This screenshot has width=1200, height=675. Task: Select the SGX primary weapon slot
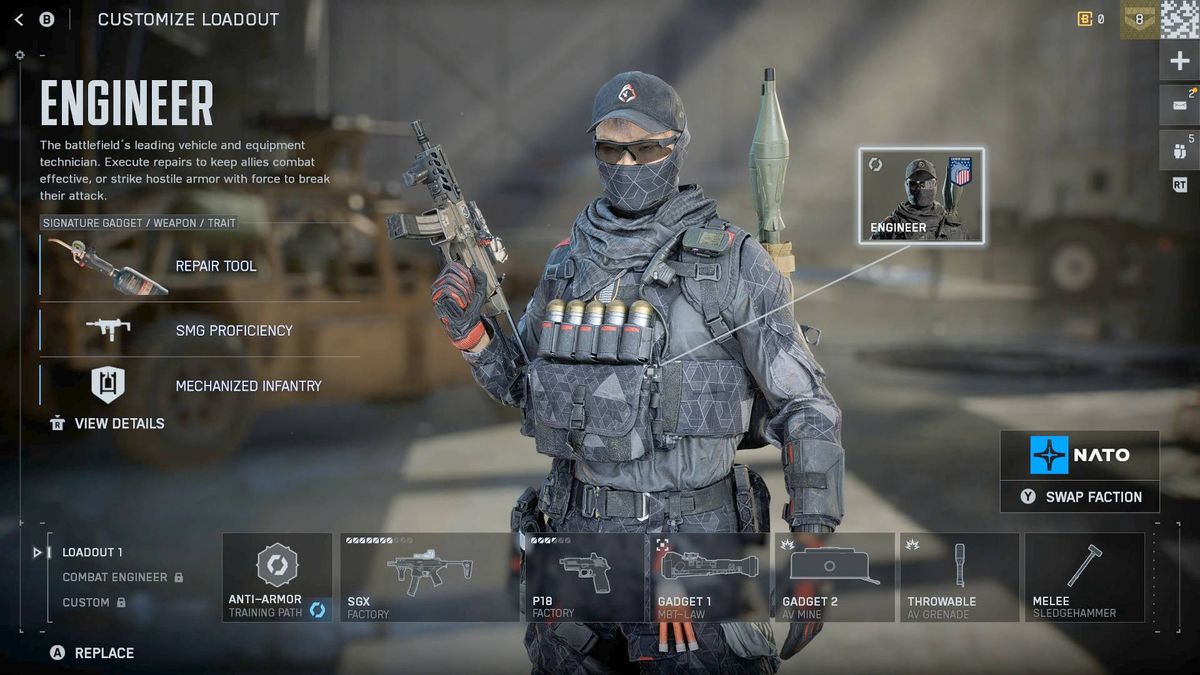pyautogui.click(x=429, y=577)
